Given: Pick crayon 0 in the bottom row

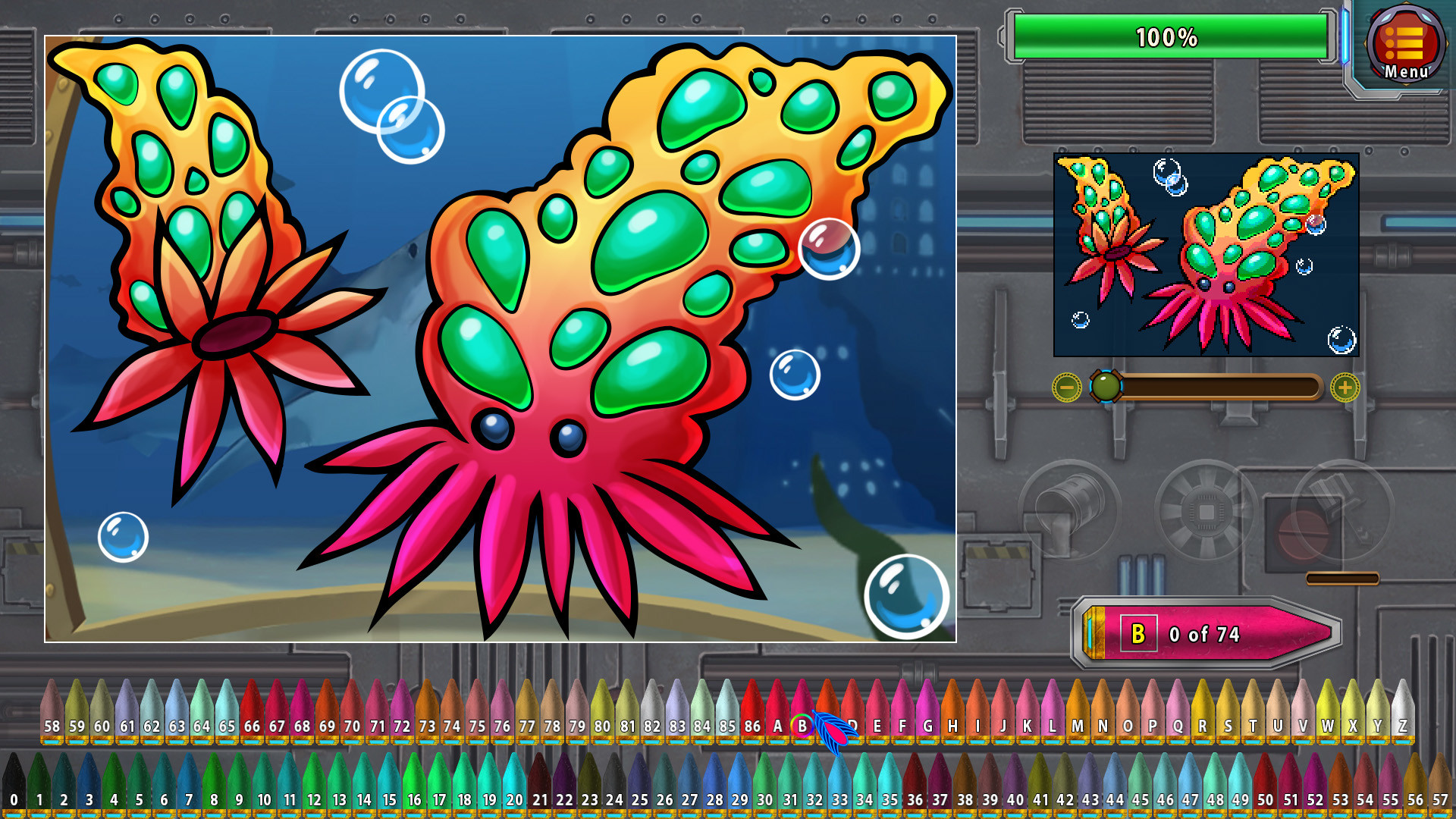Looking at the screenshot, I should [15, 798].
